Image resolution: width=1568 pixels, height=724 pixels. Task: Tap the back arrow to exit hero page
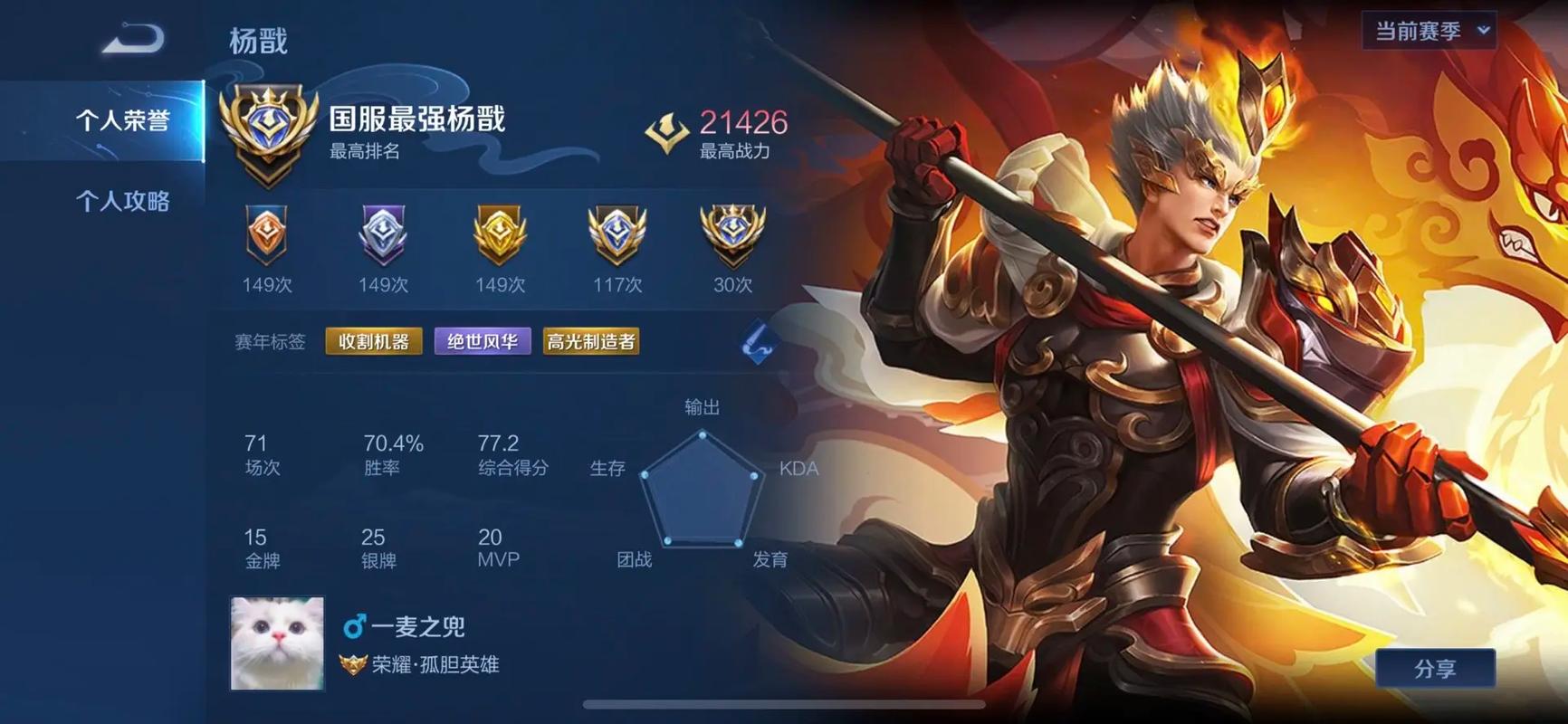(x=129, y=34)
